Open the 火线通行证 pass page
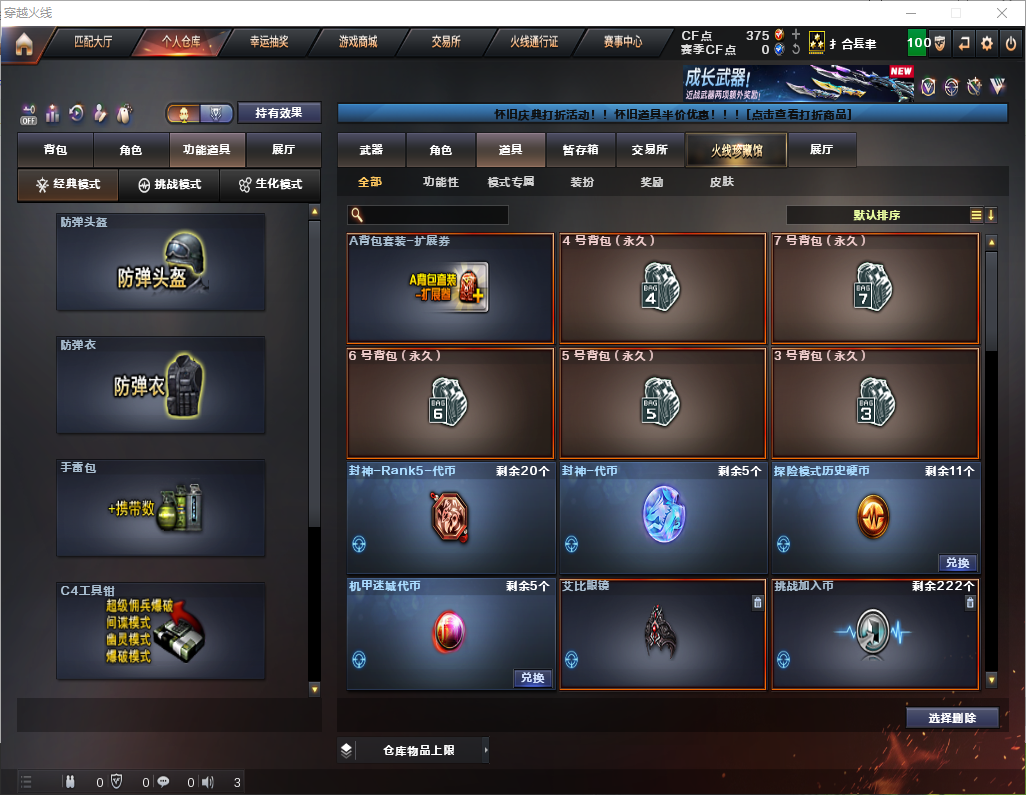Viewport: 1026px width, 795px height. click(x=534, y=42)
